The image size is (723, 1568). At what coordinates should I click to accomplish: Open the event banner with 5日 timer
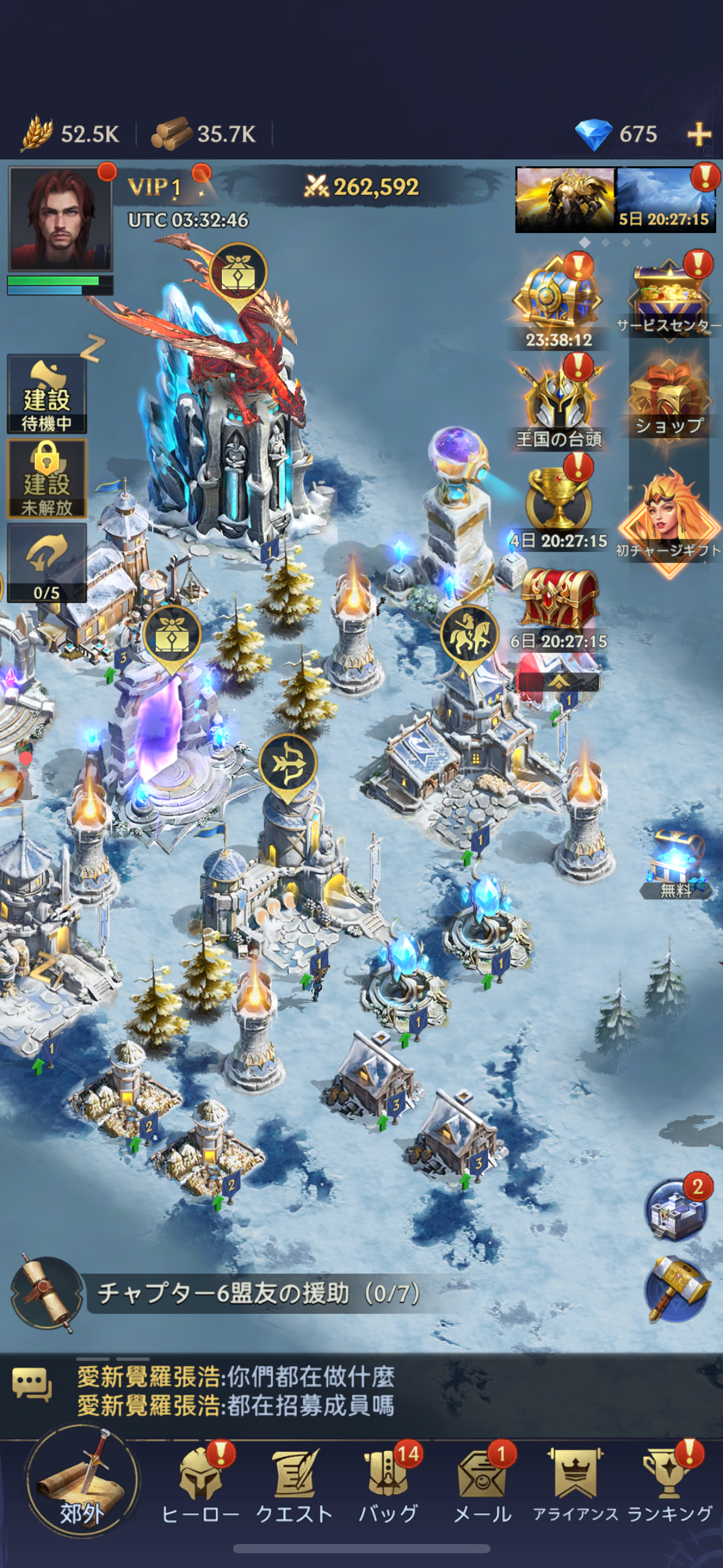point(665,200)
